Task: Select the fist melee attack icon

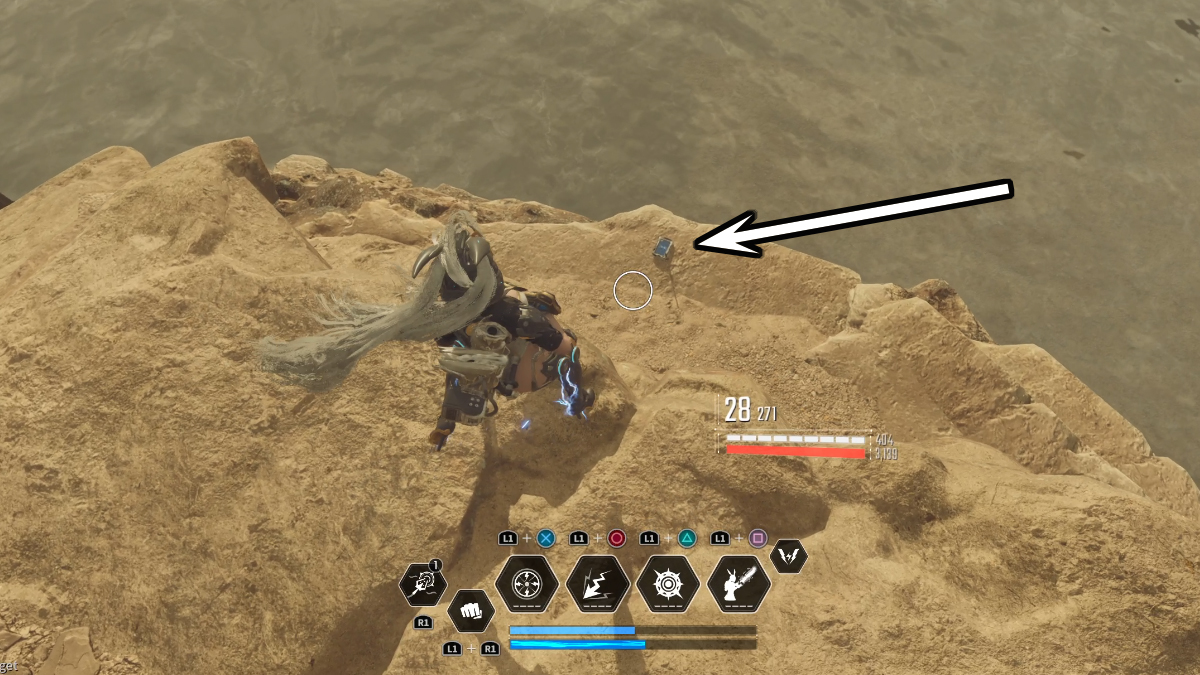Action: point(470,611)
